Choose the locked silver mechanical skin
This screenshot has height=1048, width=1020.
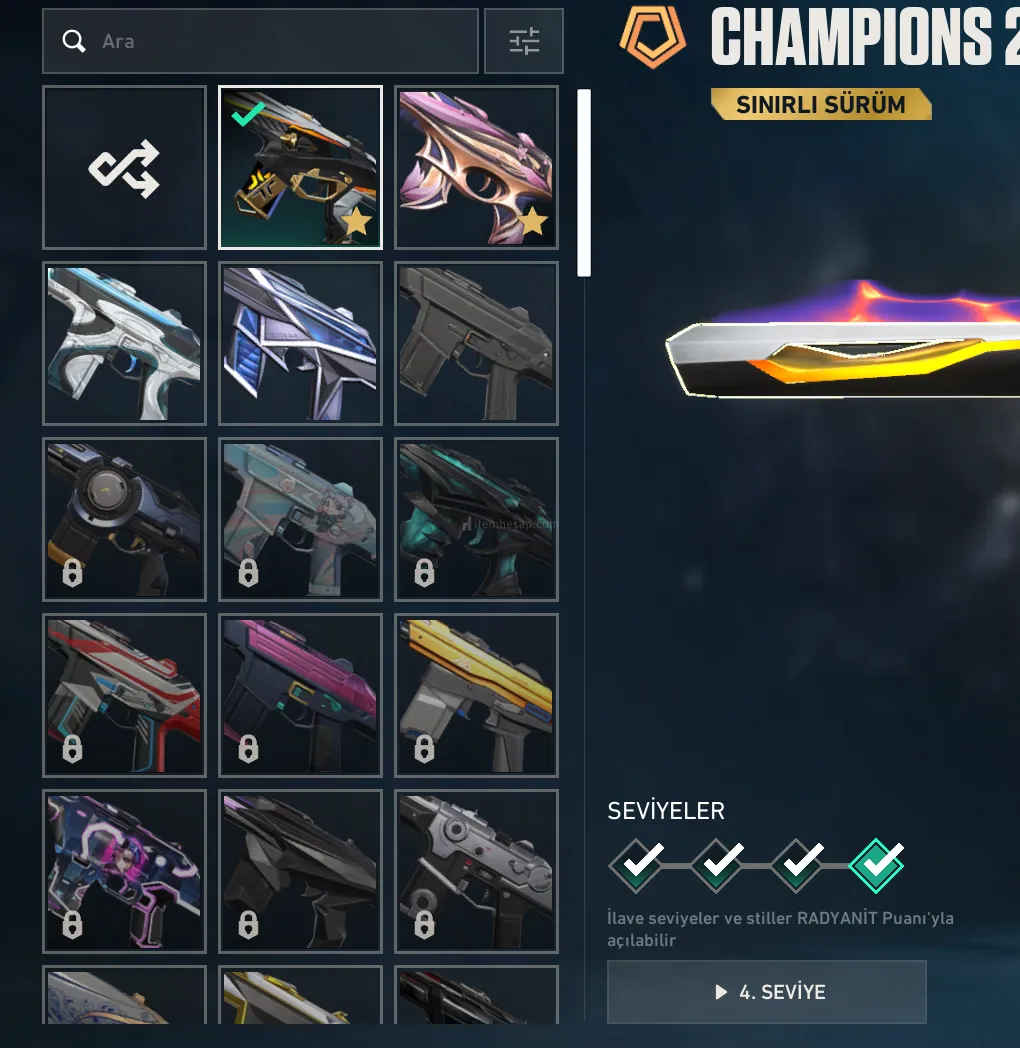pos(476,871)
